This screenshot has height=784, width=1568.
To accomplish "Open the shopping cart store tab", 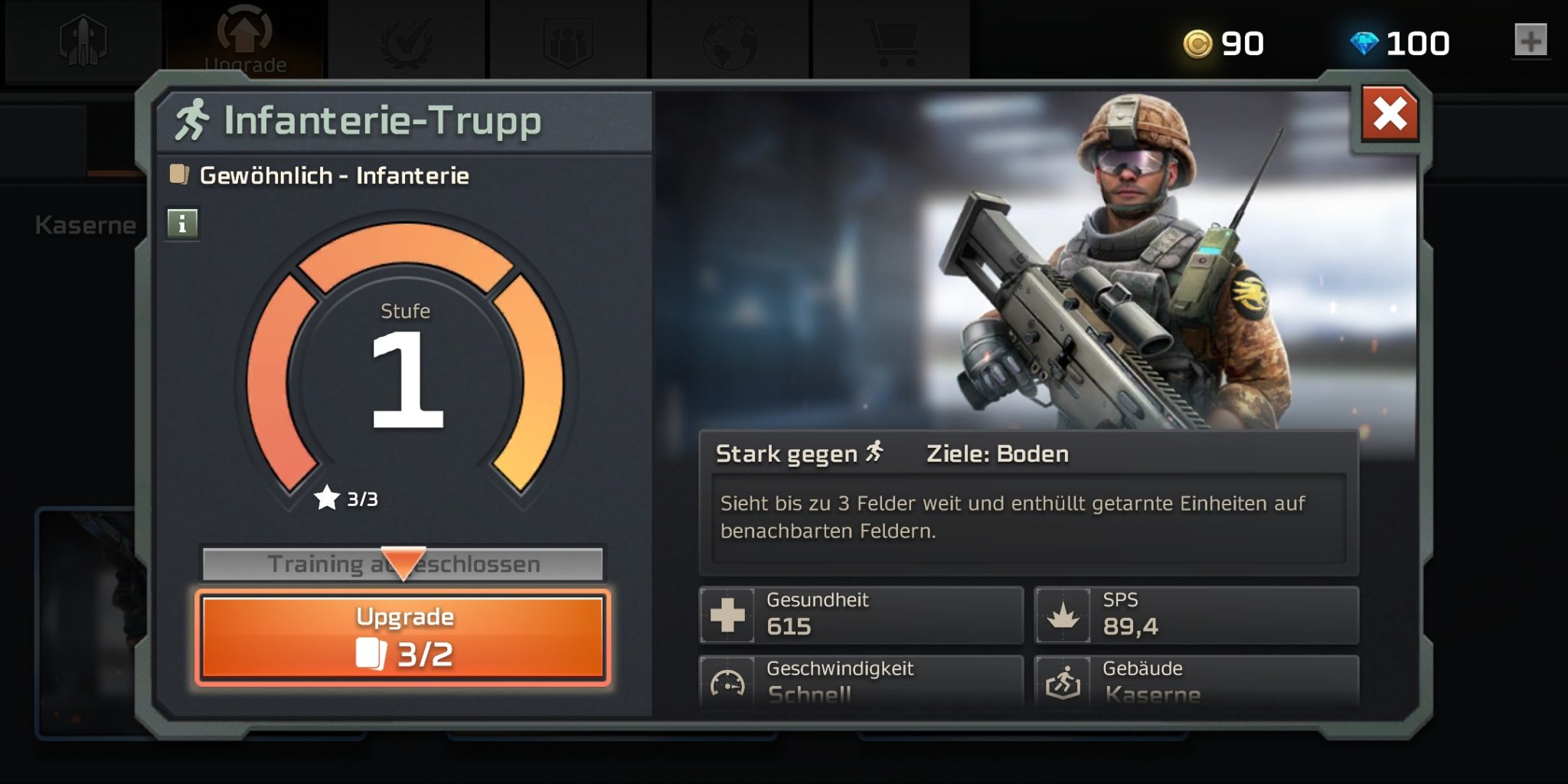I will pos(890,40).
